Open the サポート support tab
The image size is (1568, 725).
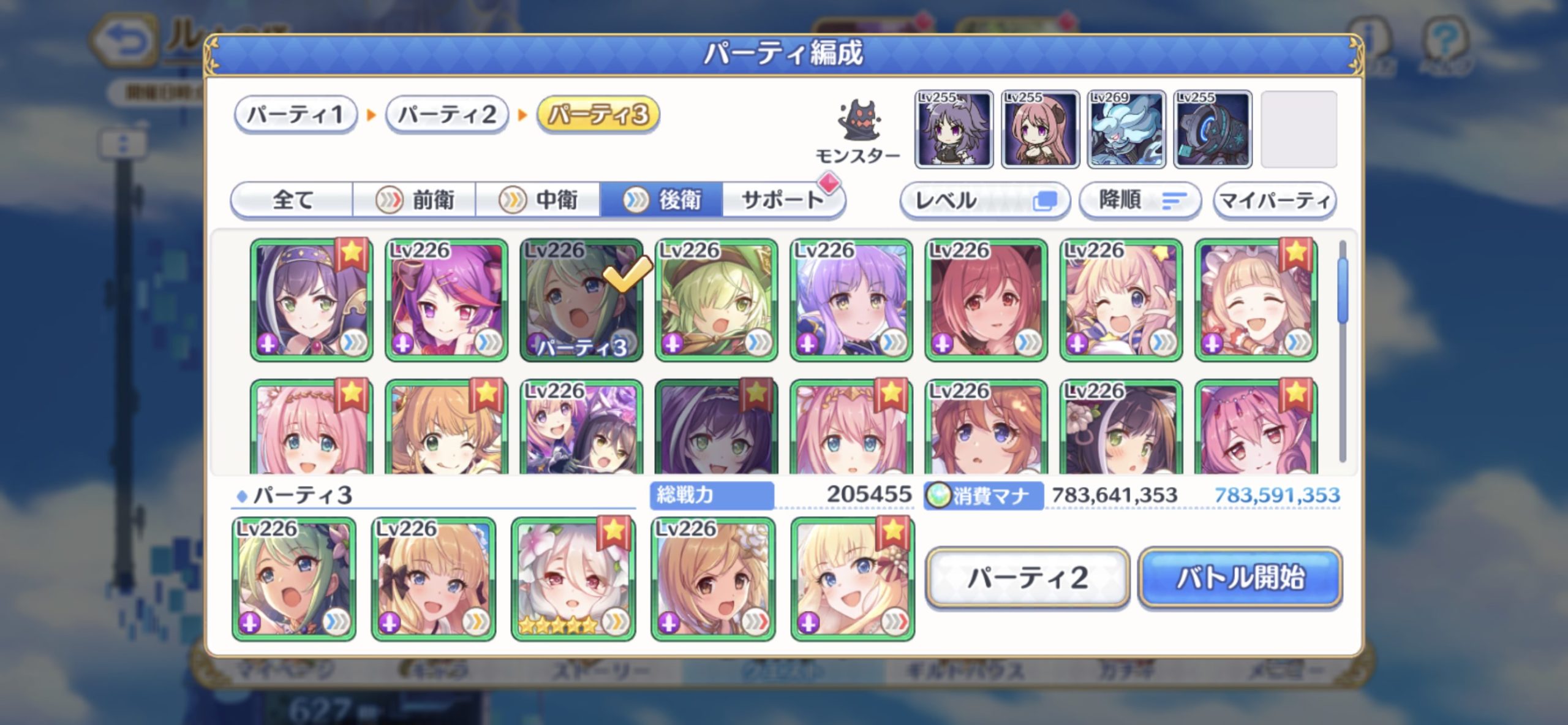coord(783,200)
